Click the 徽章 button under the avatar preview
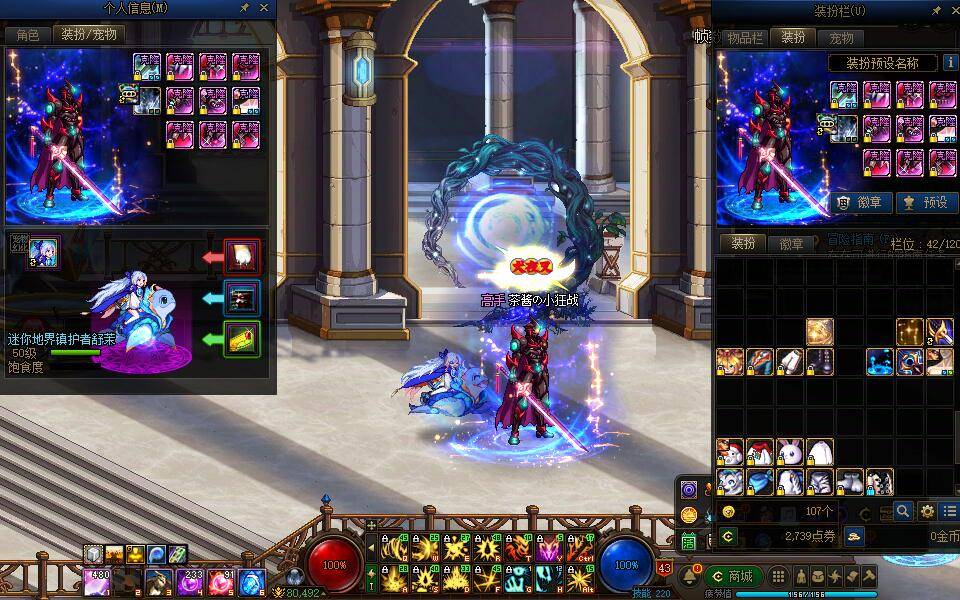960x600 pixels. [861, 202]
